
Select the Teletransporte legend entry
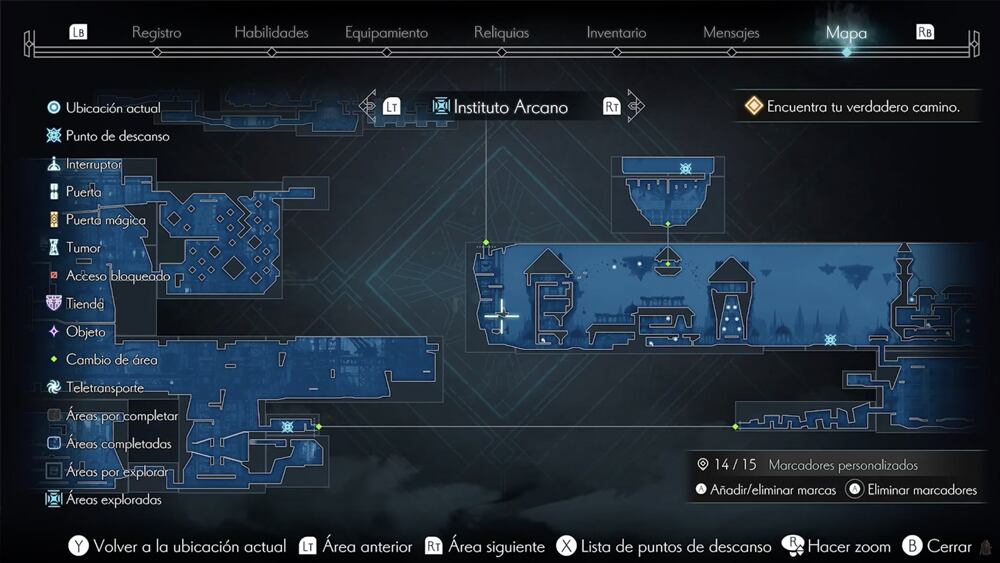104,388
